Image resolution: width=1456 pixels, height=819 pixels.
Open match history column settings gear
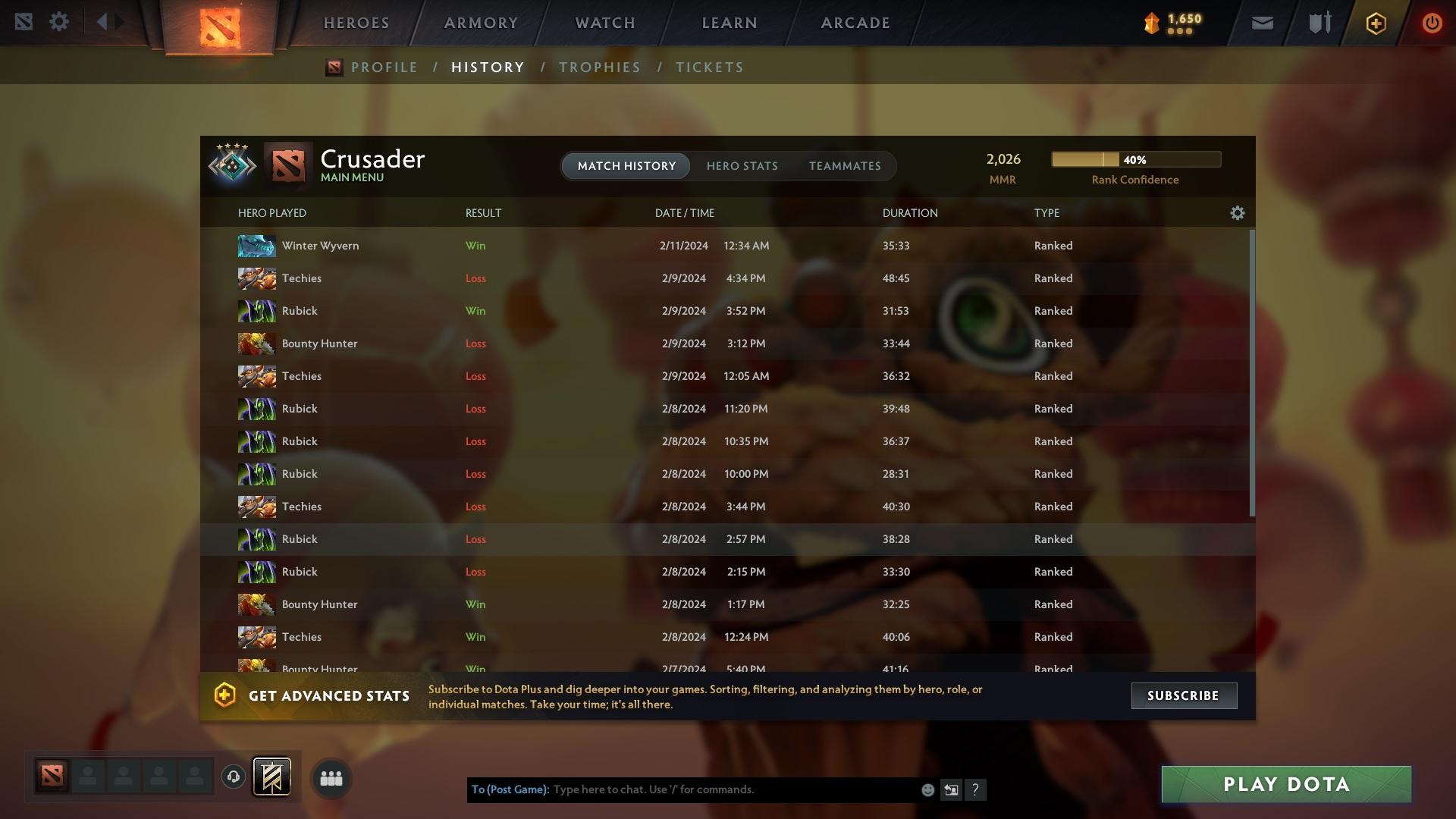pyautogui.click(x=1237, y=213)
